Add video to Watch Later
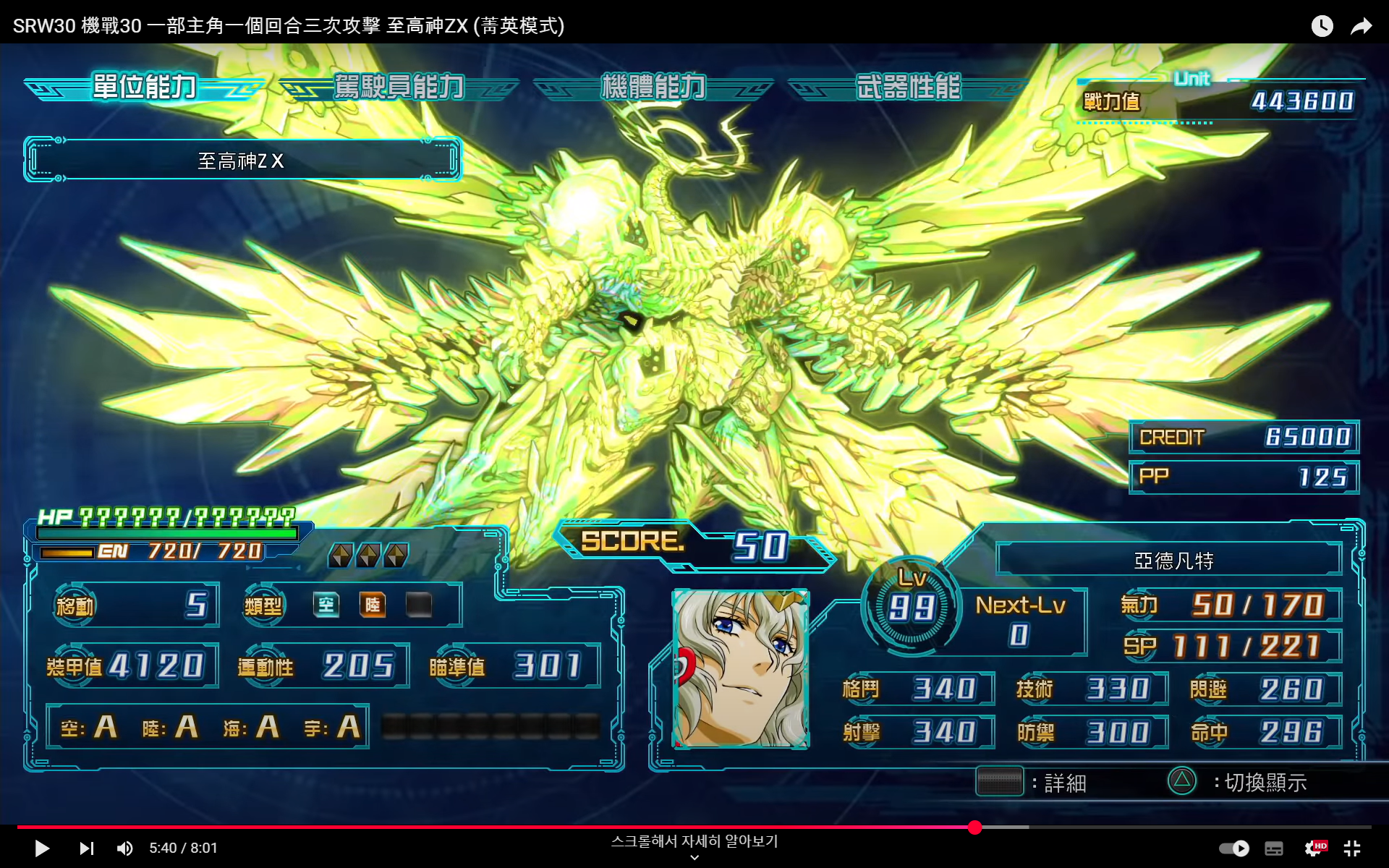Image resolution: width=1389 pixels, height=868 pixels. tap(1322, 27)
